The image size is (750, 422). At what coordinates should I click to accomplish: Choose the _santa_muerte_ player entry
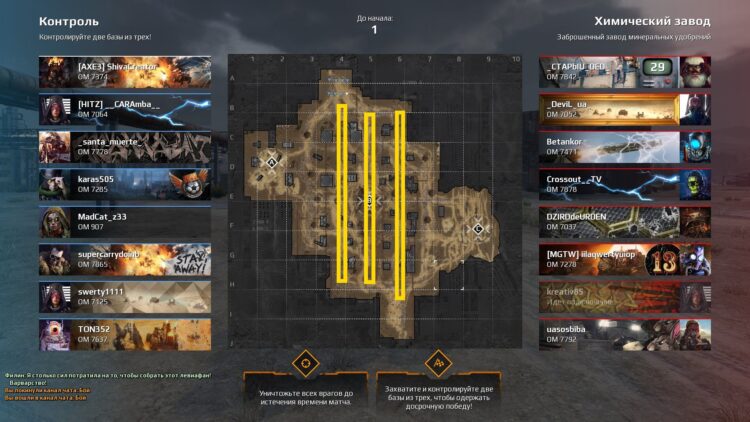pos(125,147)
